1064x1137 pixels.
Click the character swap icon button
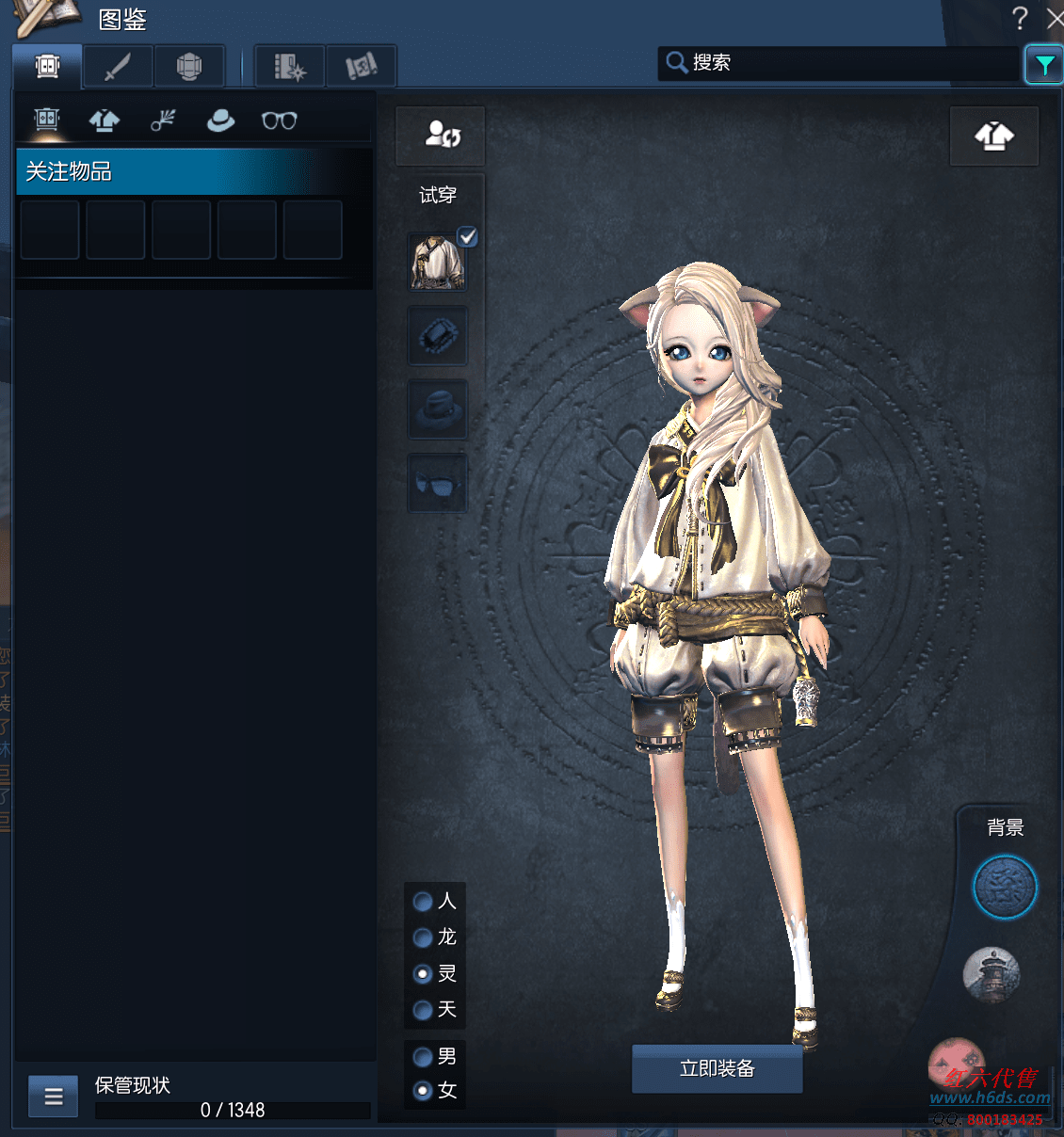pyautogui.click(x=441, y=135)
